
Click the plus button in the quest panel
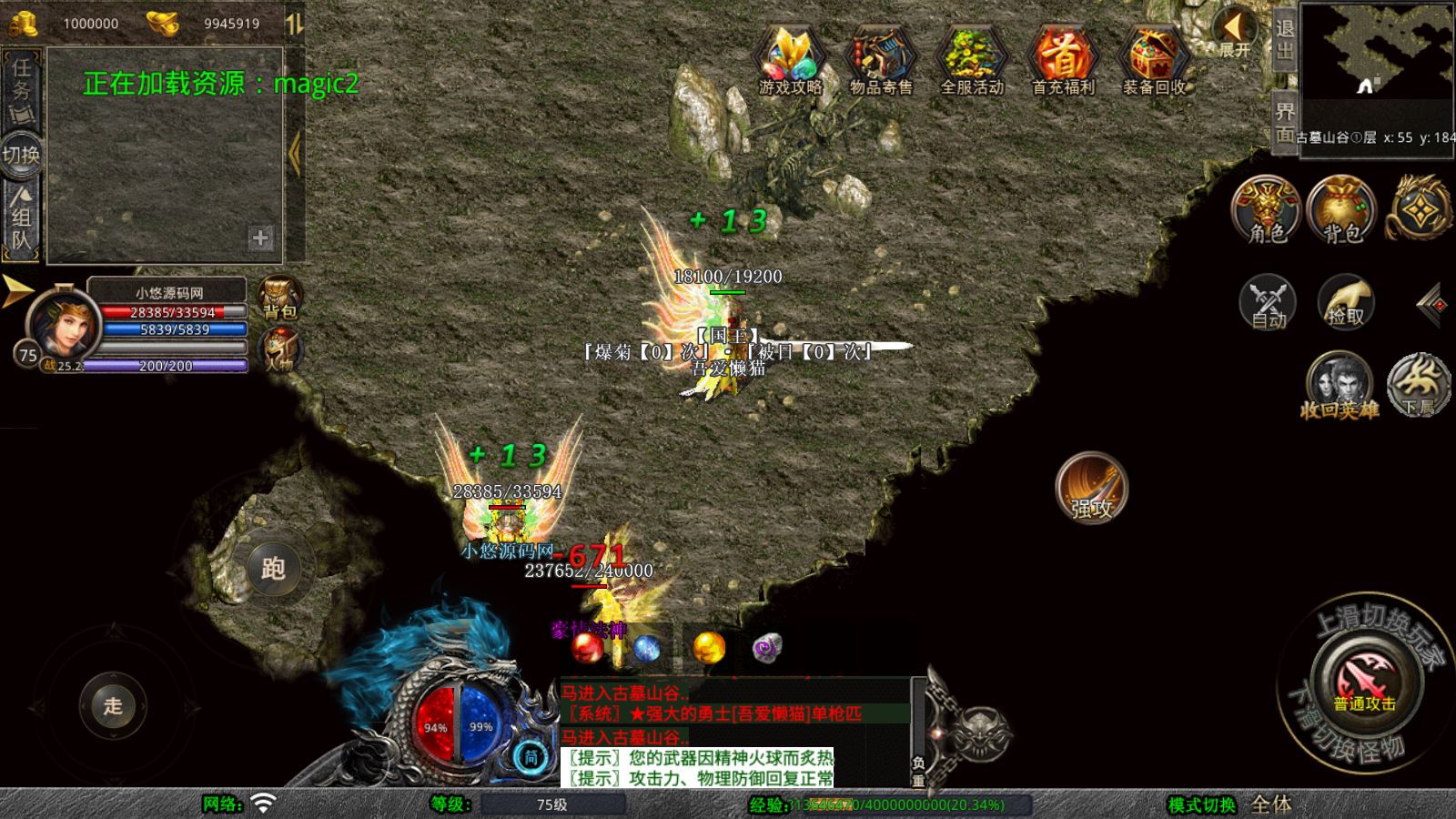pos(260,238)
